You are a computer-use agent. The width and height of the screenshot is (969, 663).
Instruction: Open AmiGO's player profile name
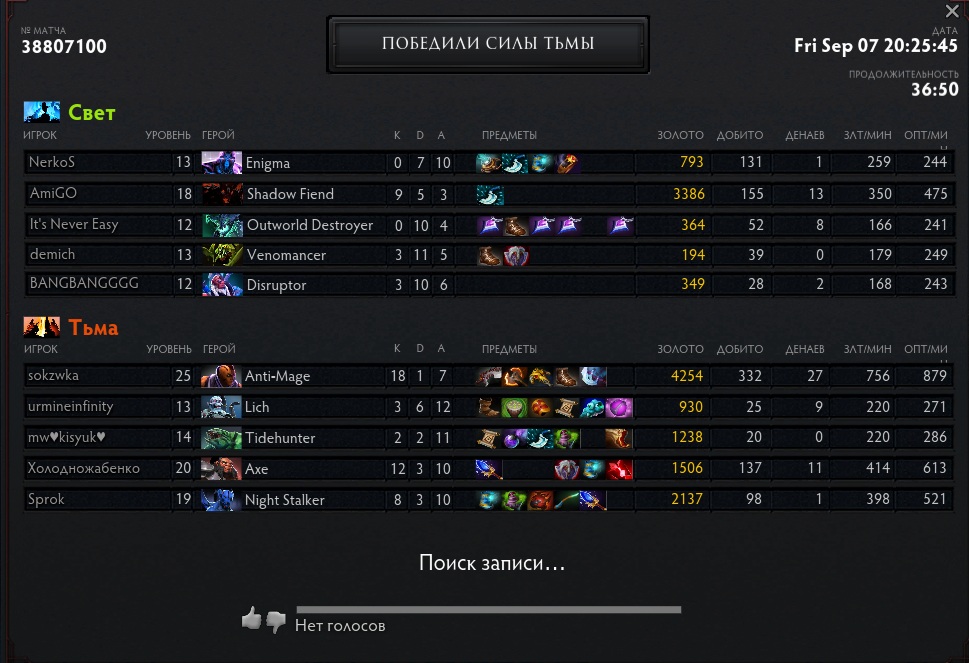pyautogui.click(x=53, y=193)
